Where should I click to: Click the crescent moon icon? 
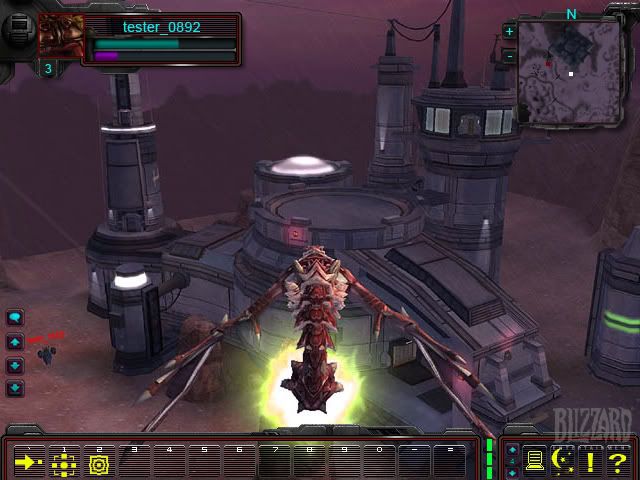[563, 461]
